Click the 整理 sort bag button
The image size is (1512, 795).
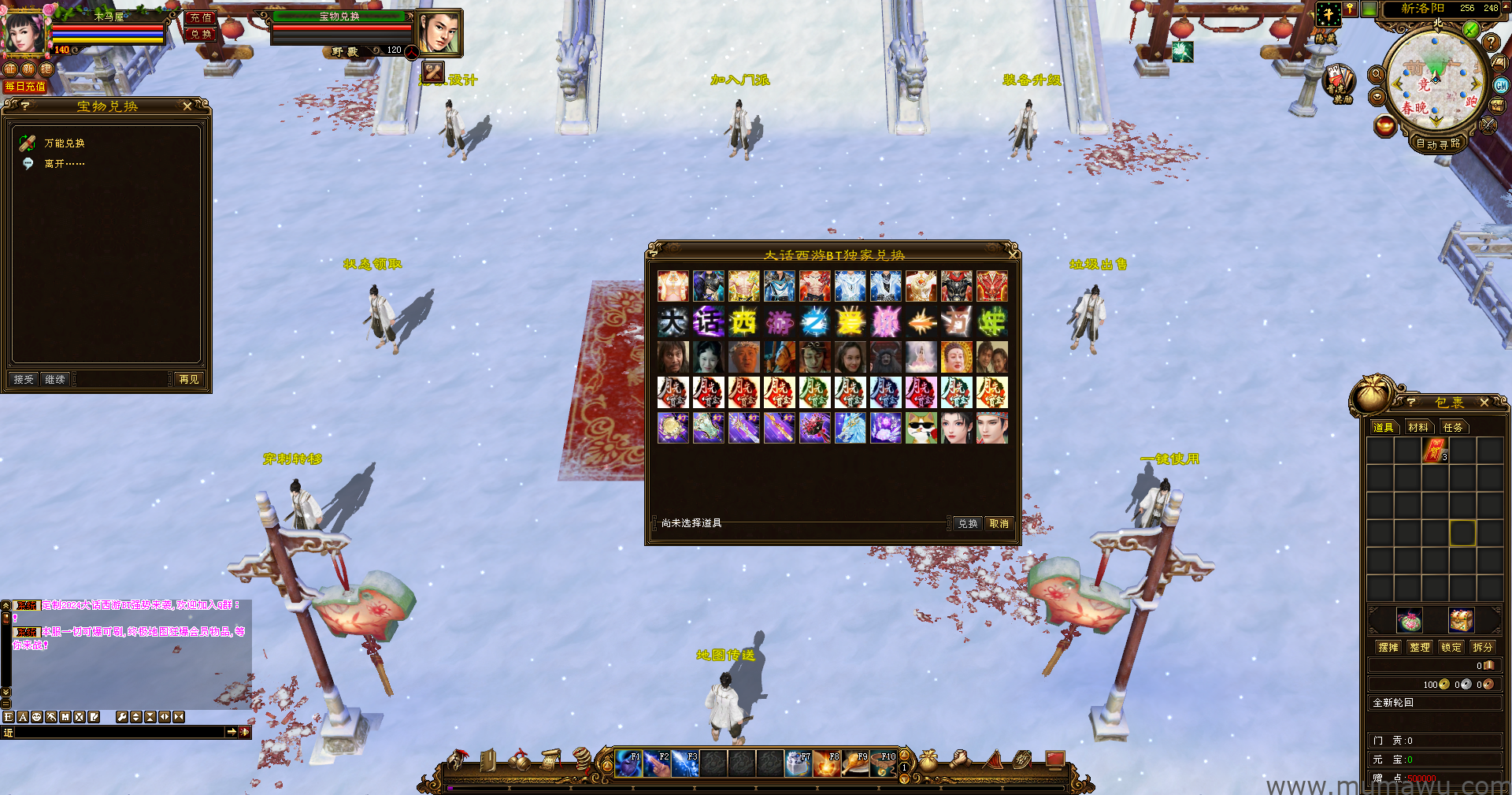(x=1420, y=648)
